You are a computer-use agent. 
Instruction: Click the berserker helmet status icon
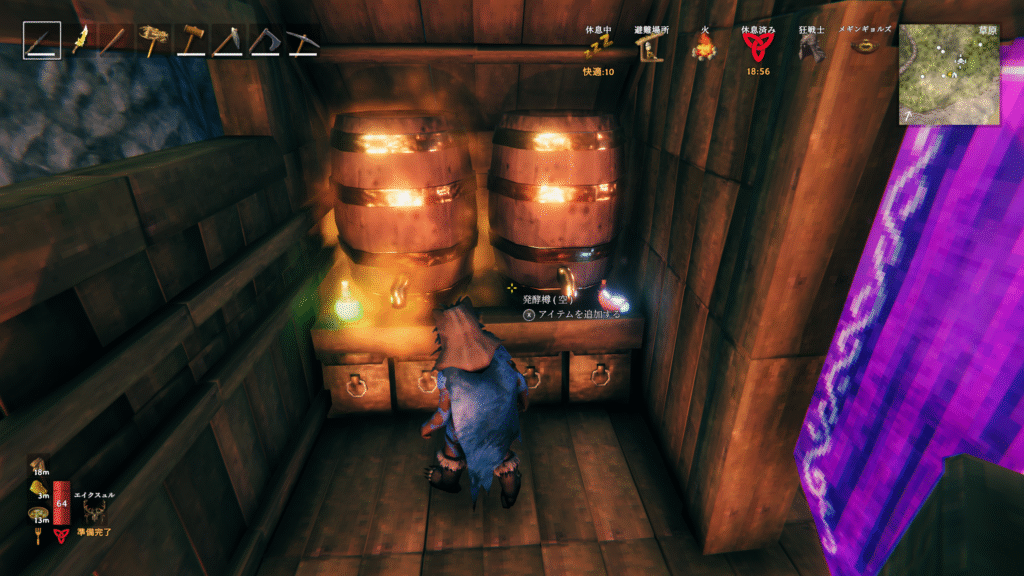[810, 48]
